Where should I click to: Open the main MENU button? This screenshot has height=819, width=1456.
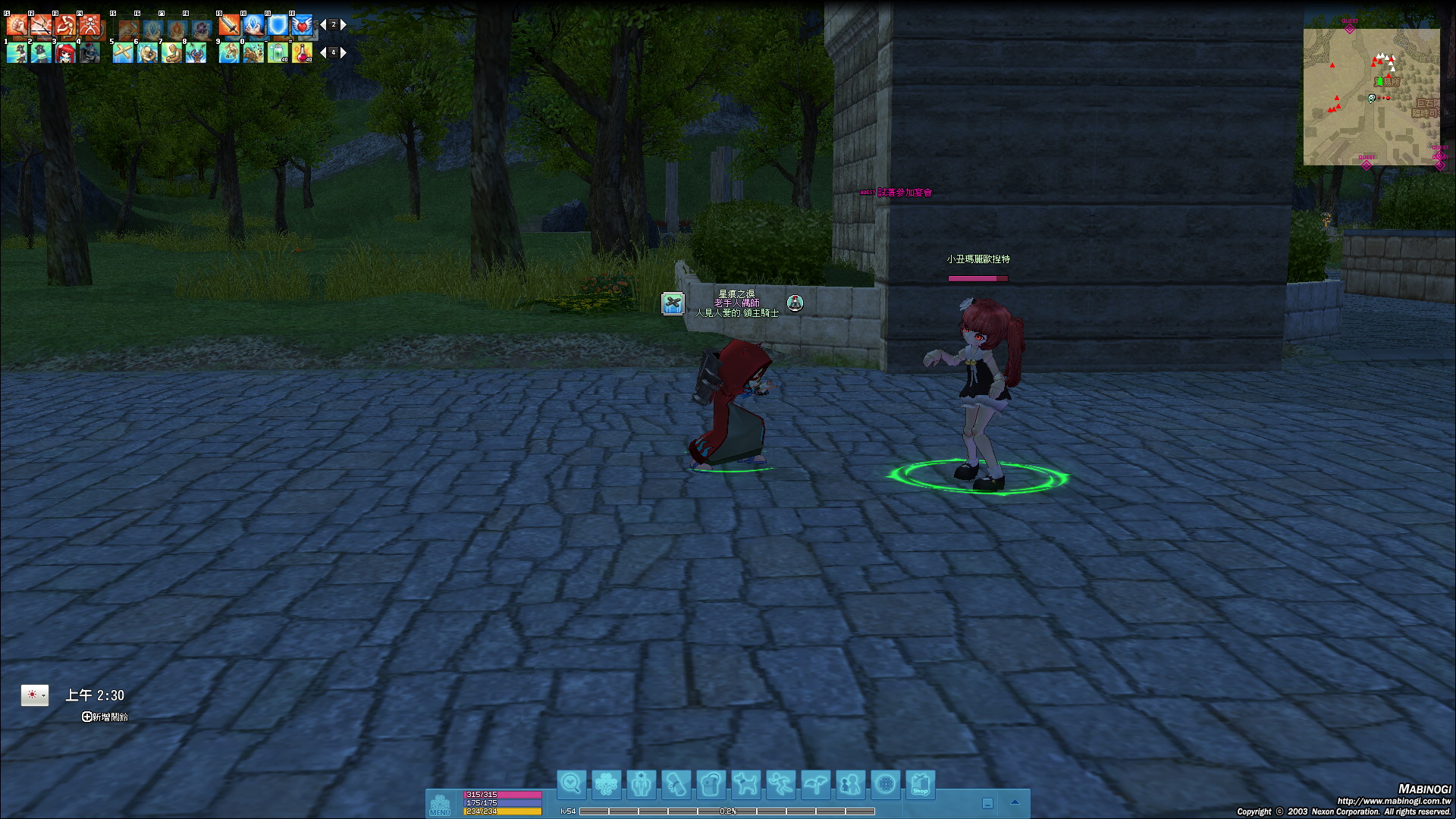440,804
